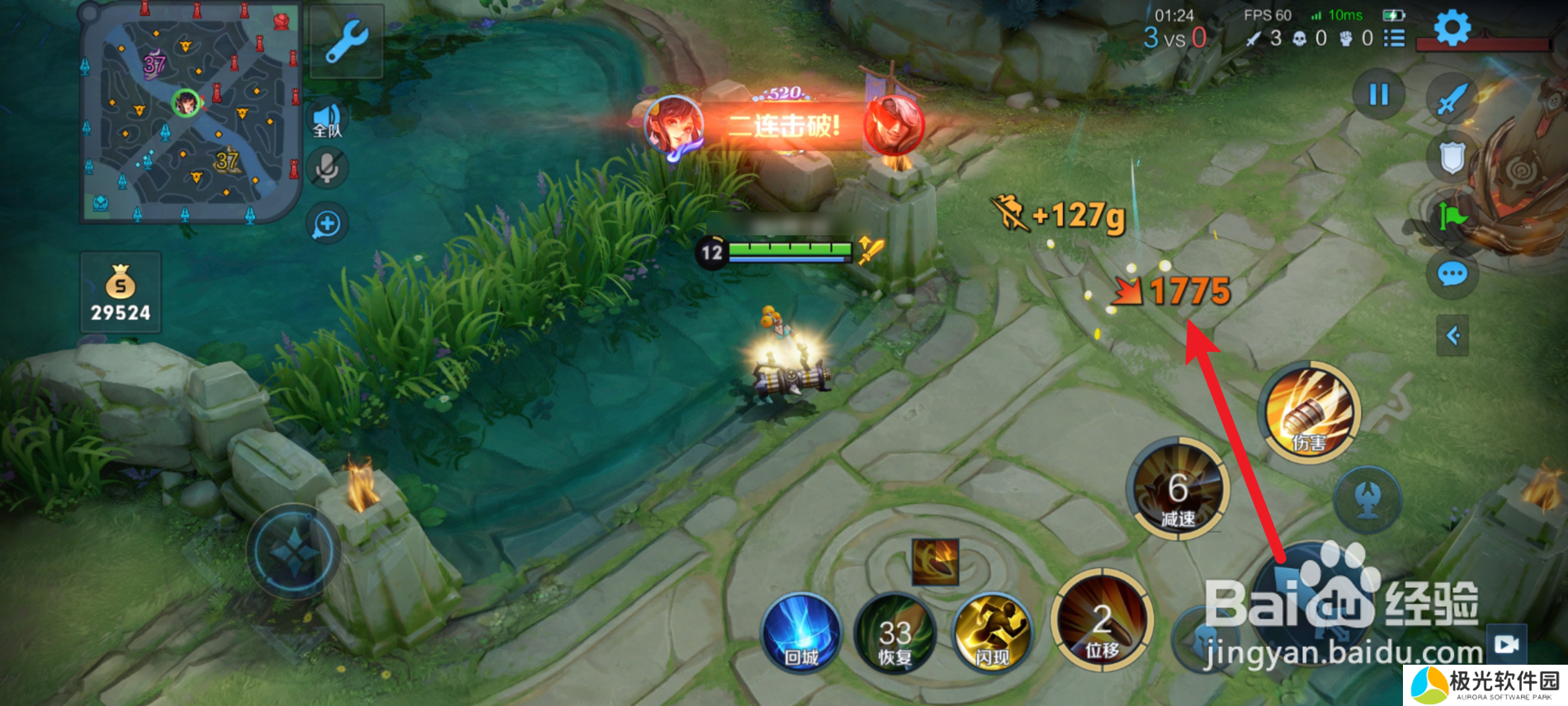Open the settings gear menu

click(1452, 28)
